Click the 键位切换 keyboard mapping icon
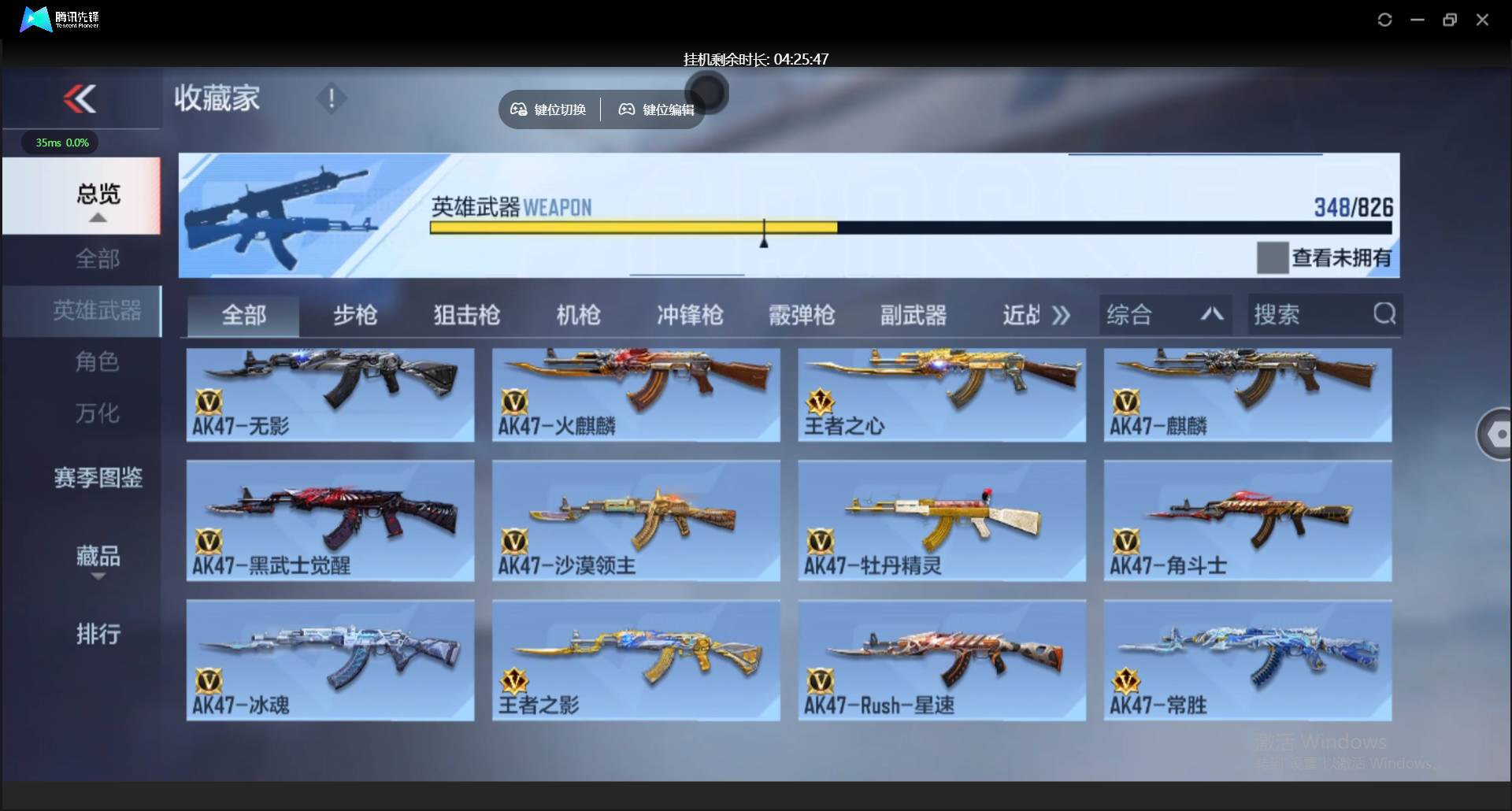Viewport: 1512px width, 811px height. tap(518, 109)
